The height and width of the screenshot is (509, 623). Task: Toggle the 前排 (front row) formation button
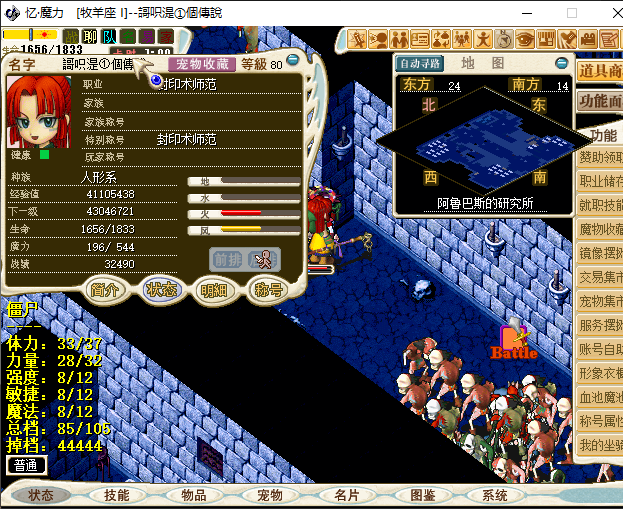226,259
